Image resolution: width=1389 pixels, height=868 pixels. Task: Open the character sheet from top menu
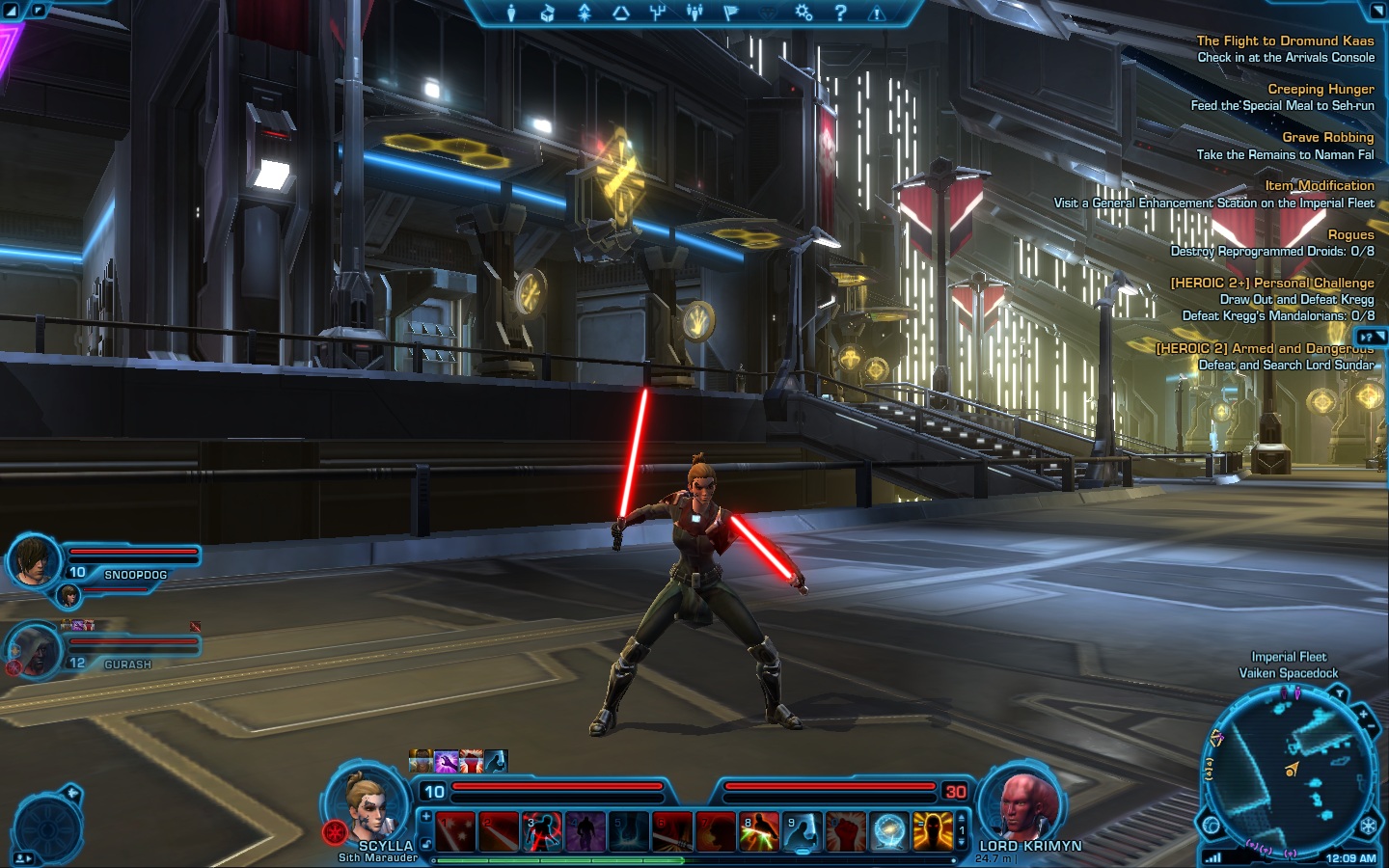511,13
